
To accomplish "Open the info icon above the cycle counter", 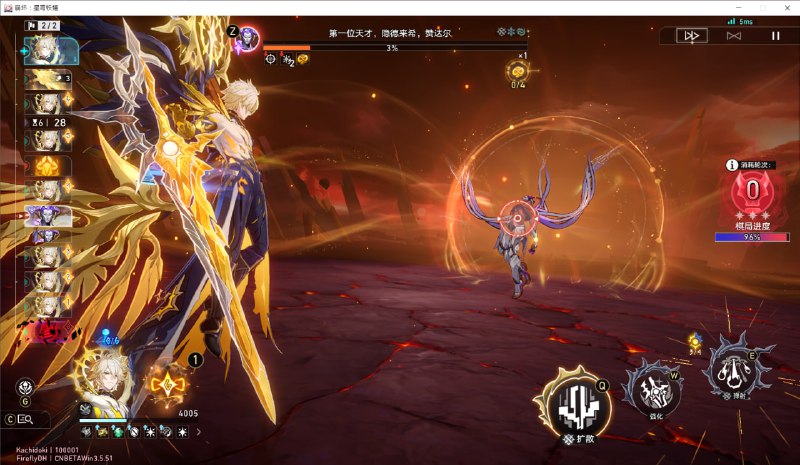I will (x=732, y=165).
